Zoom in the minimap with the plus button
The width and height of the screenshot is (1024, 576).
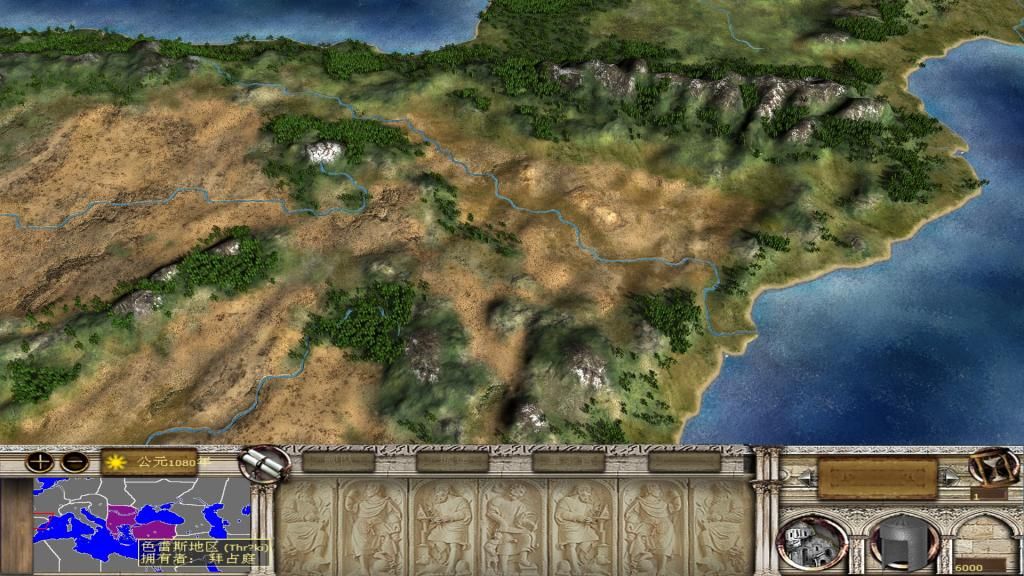(41, 462)
